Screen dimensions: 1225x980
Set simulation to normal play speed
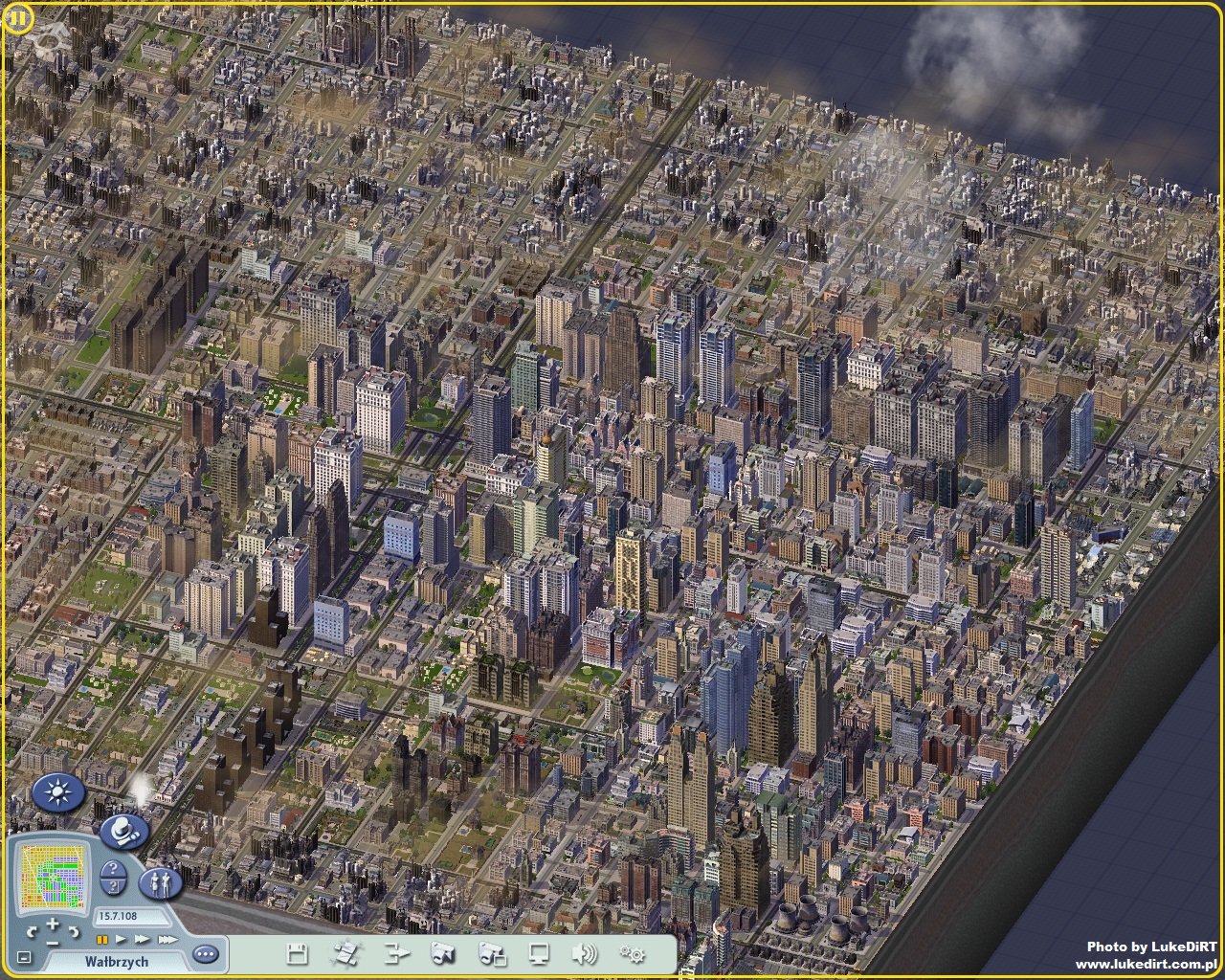120,940
